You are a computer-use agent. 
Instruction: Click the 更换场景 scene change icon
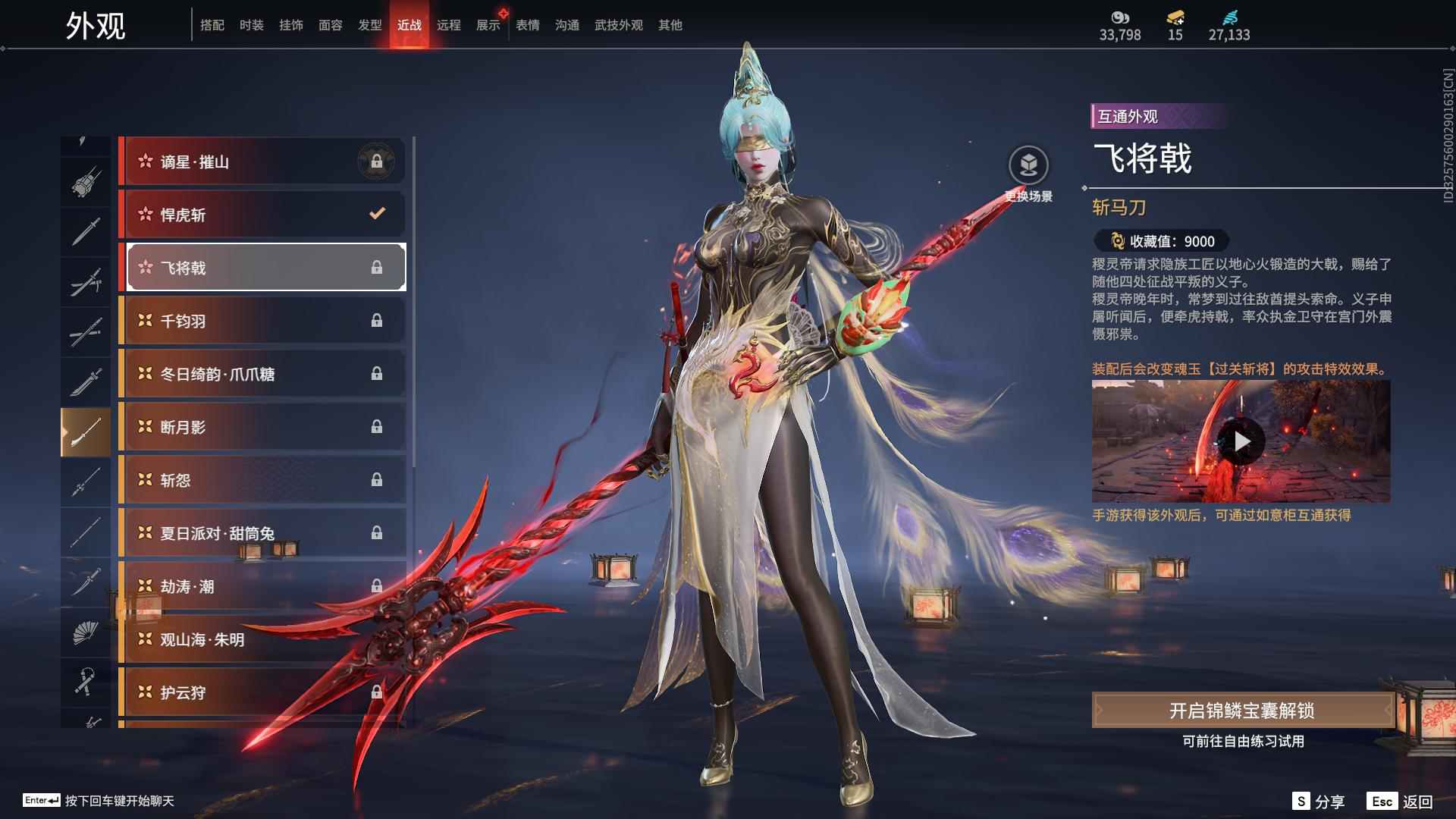(1028, 166)
